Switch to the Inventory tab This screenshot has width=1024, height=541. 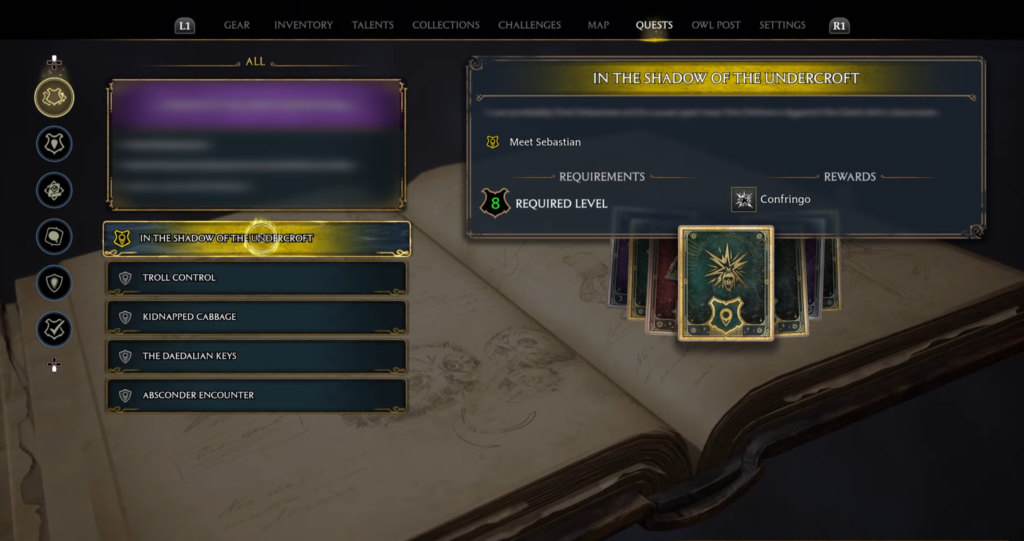[x=303, y=25]
